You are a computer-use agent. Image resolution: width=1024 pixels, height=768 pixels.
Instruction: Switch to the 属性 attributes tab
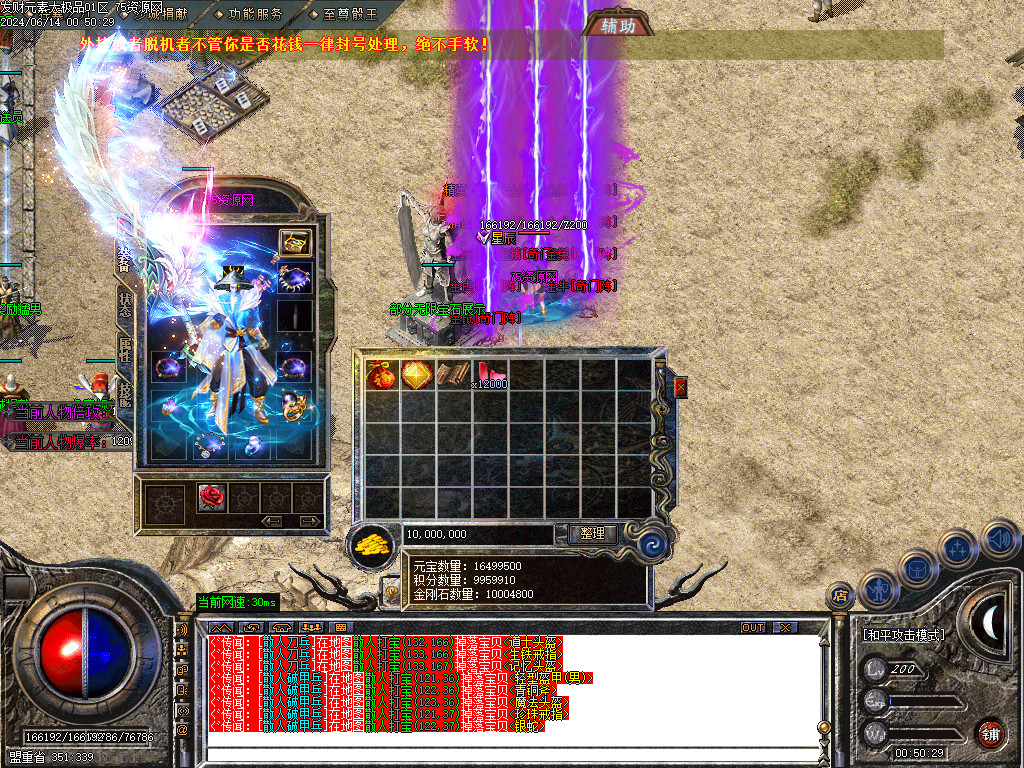(125, 350)
